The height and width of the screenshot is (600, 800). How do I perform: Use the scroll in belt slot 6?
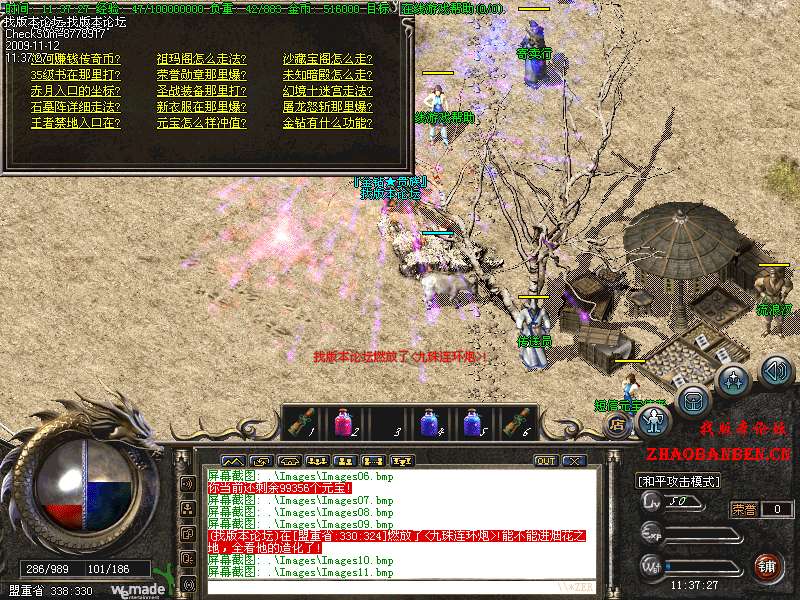(x=517, y=422)
